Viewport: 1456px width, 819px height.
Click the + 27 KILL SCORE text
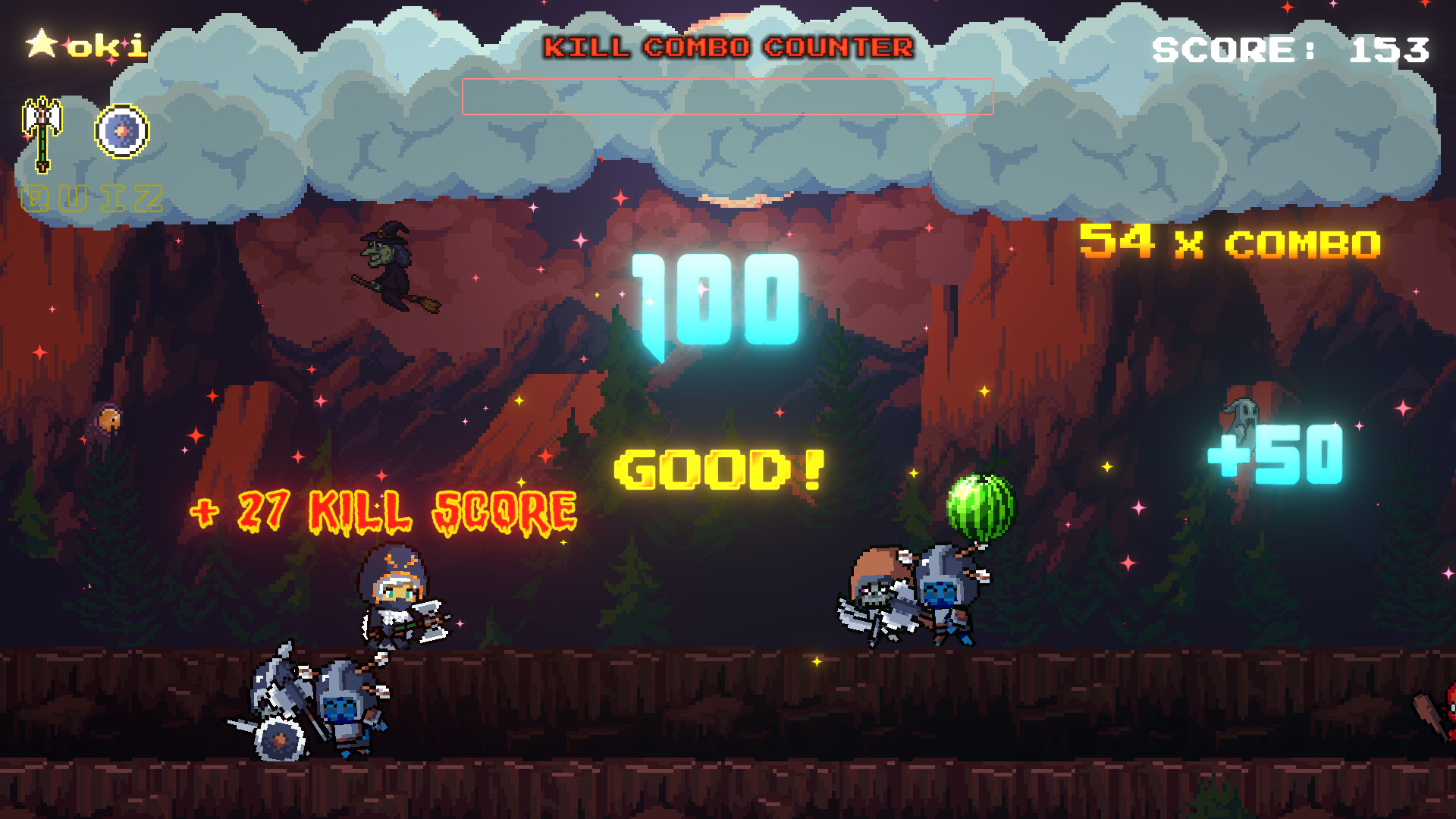pyautogui.click(x=379, y=510)
